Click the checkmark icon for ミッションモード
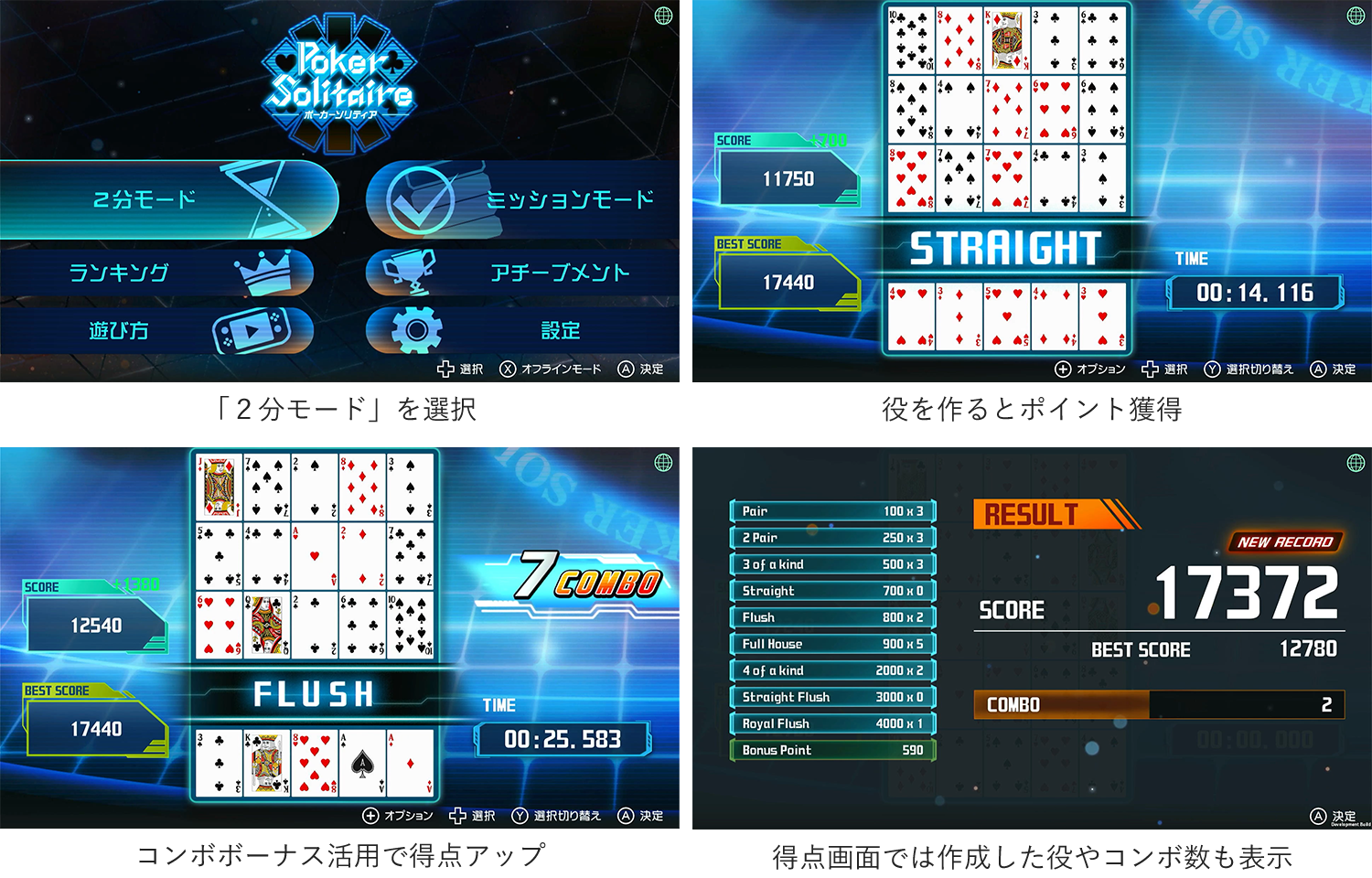The width and height of the screenshot is (1372, 878). 421,199
